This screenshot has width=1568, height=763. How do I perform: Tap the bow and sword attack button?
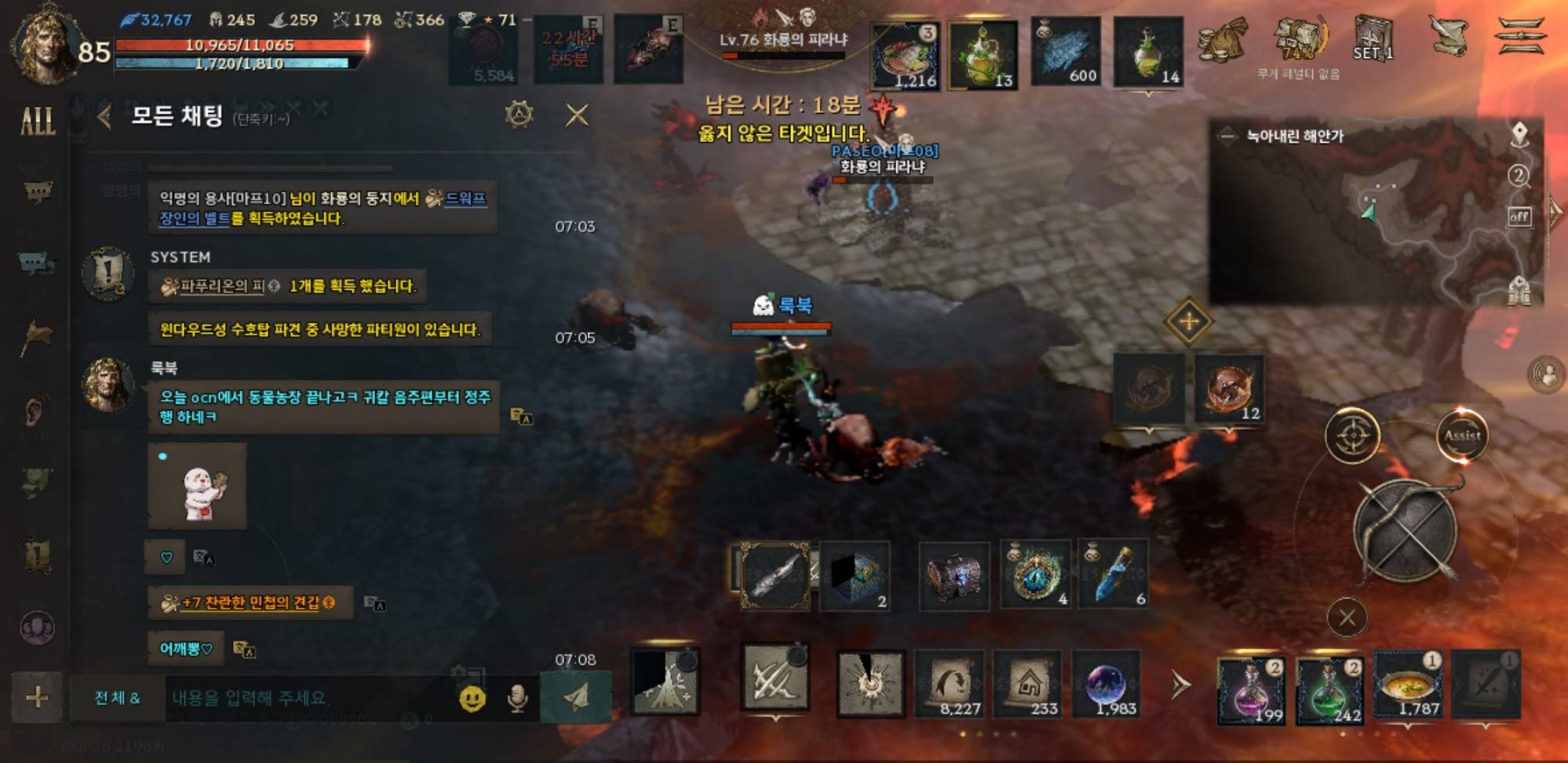pyautogui.click(x=1406, y=530)
